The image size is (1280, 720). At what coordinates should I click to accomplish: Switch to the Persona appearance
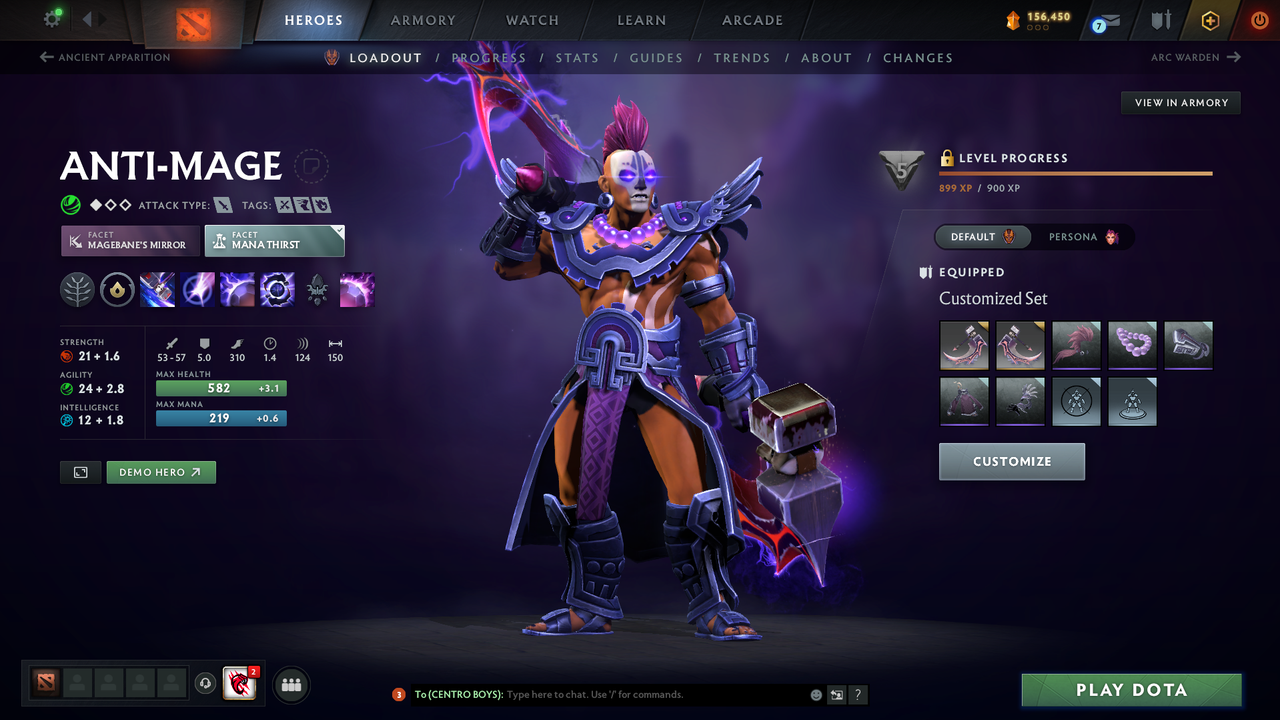pyautogui.click(x=1084, y=237)
